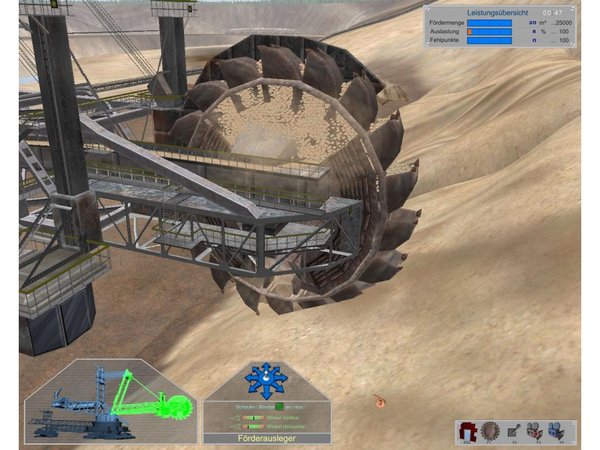The width and height of the screenshot is (600, 450).
Task: Open the pencil edit tool icon
Action: click(x=514, y=431)
